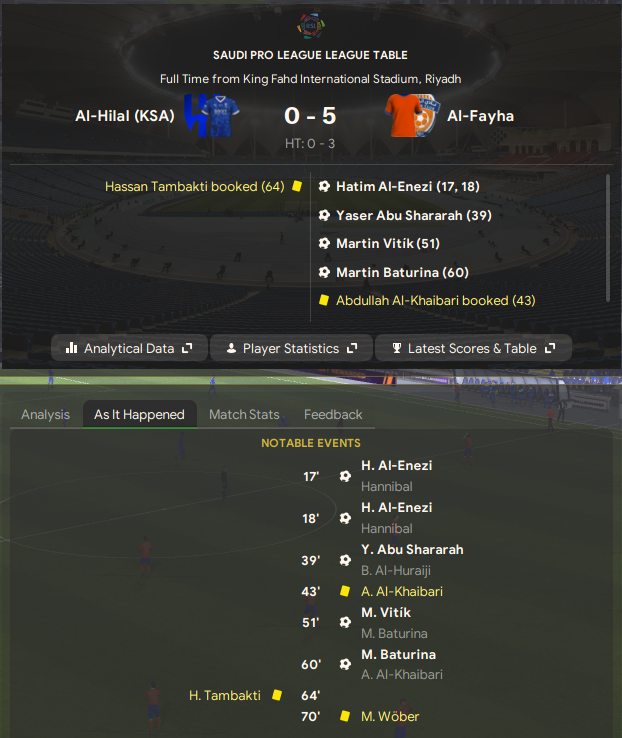Click Y. Abu Shararah 39' event
The height and width of the screenshot is (738, 622).
point(412,549)
